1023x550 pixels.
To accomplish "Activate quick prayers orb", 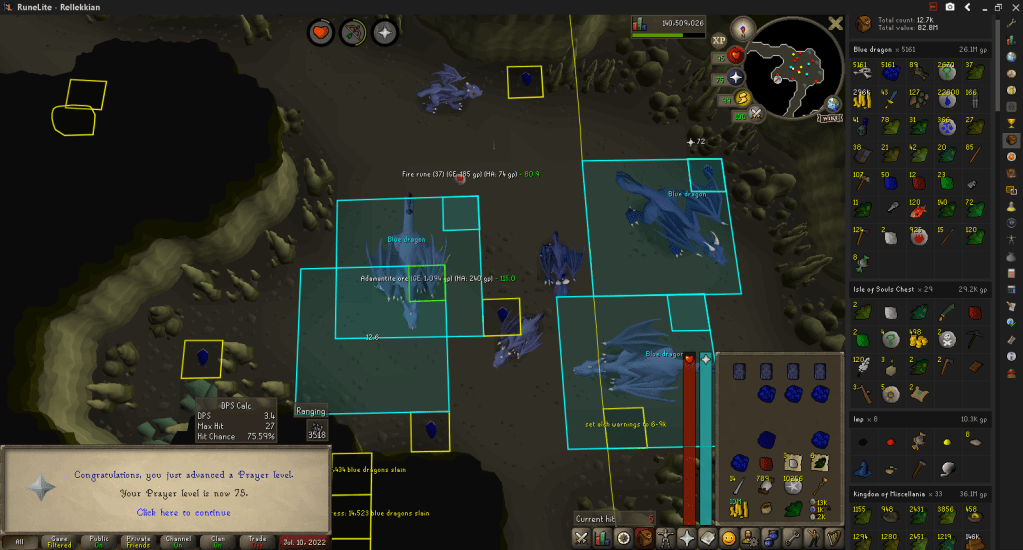I will [x=736, y=77].
